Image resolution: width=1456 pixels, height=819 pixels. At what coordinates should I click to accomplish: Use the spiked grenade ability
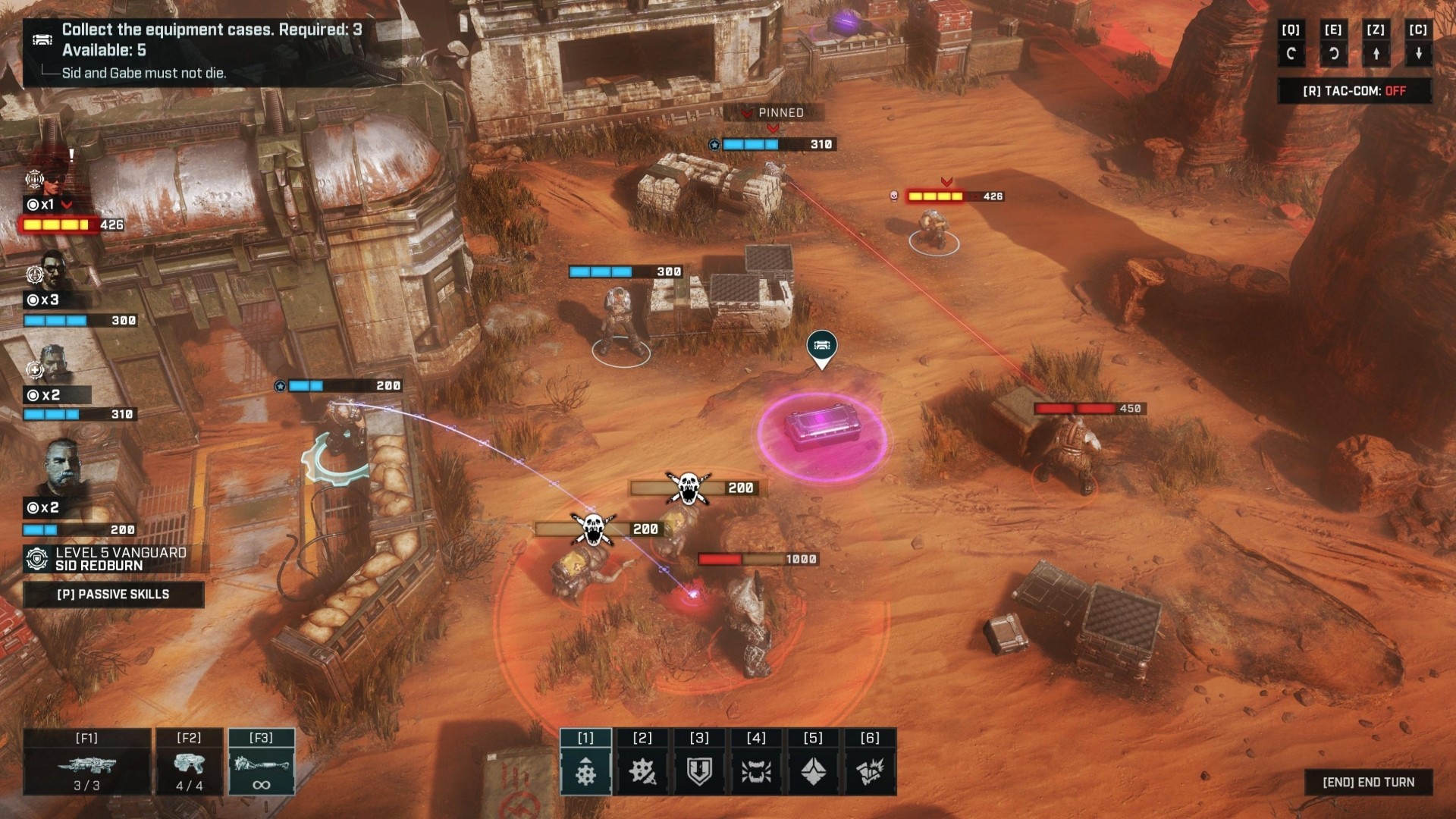[642, 770]
